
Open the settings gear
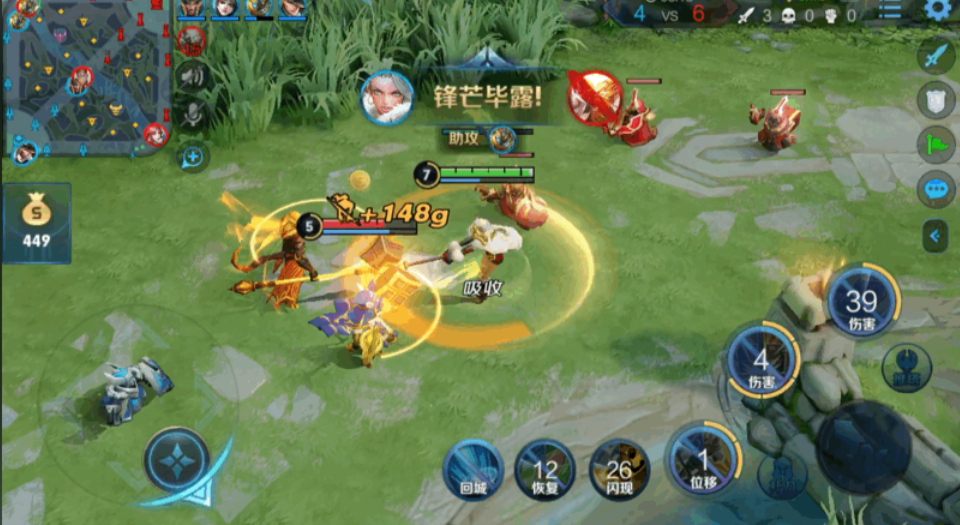(x=937, y=10)
